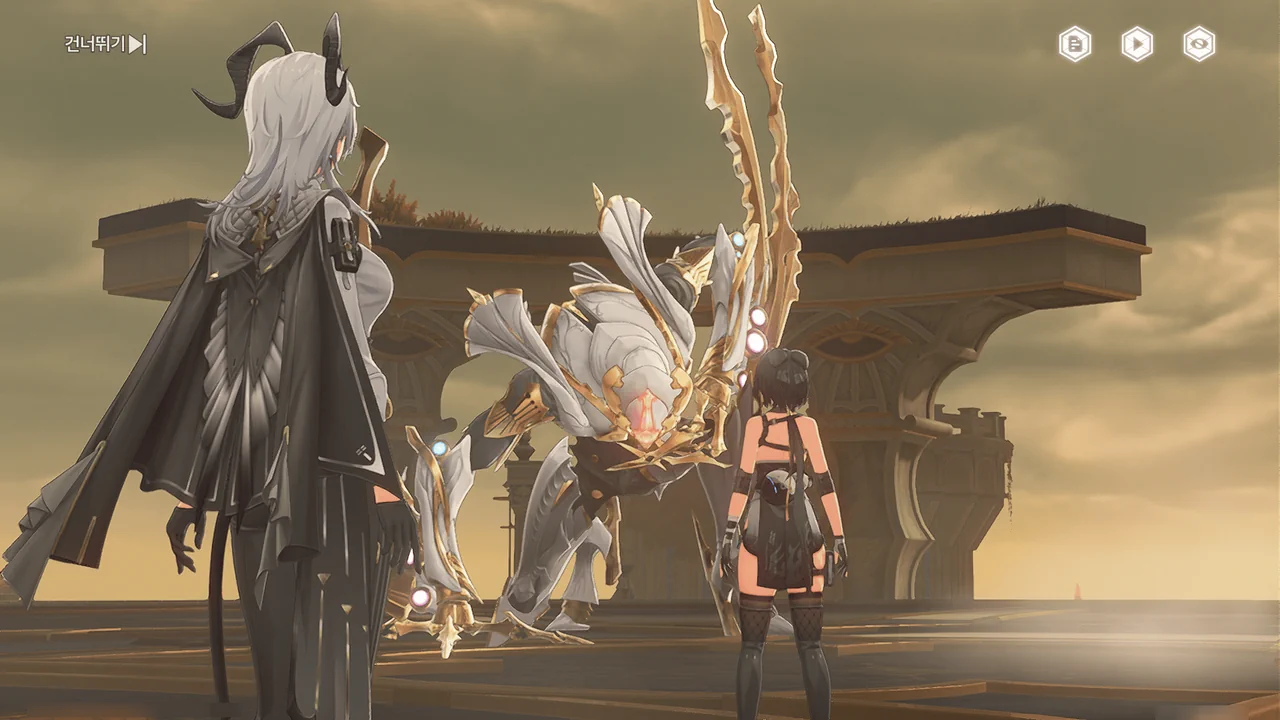Open the dialogue log document icon

tap(1075, 44)
